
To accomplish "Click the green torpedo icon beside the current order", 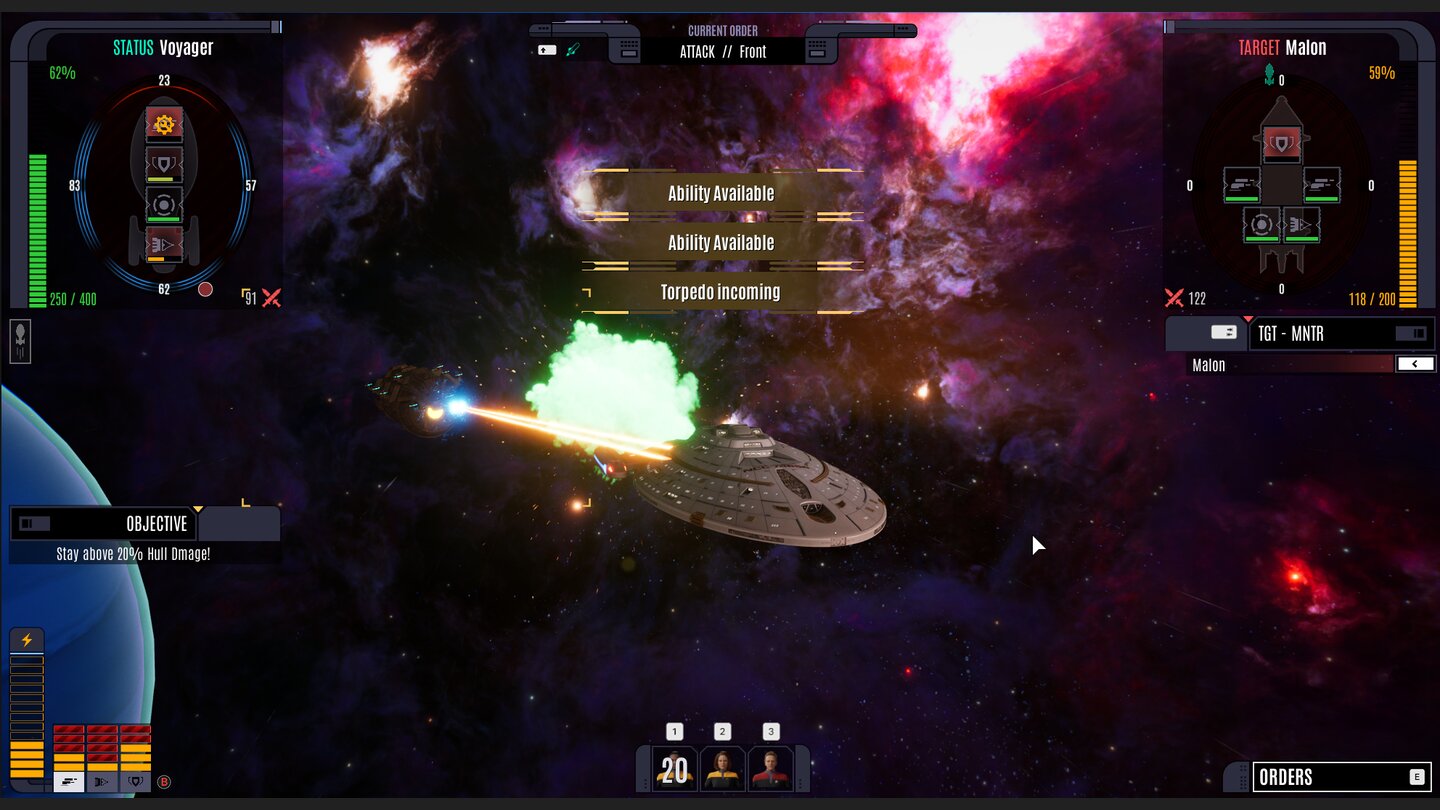I will coord(573,49).
